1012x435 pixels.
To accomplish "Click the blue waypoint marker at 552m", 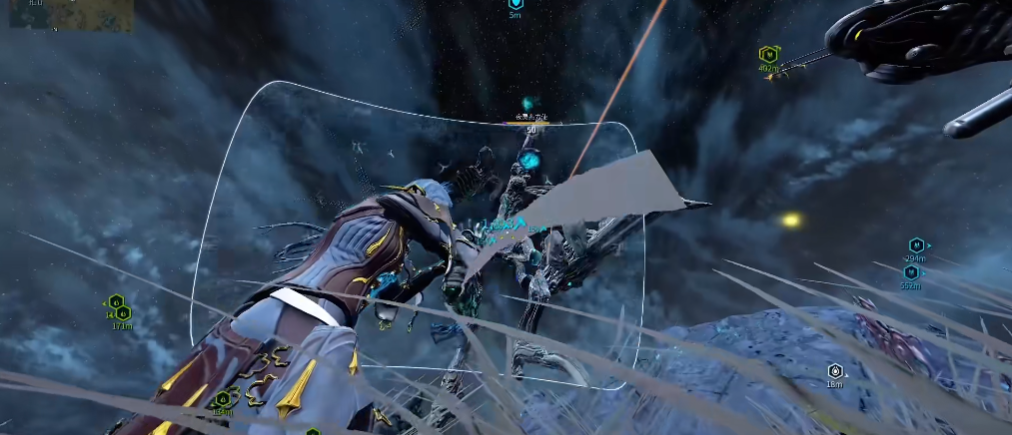I will point(912,272).
